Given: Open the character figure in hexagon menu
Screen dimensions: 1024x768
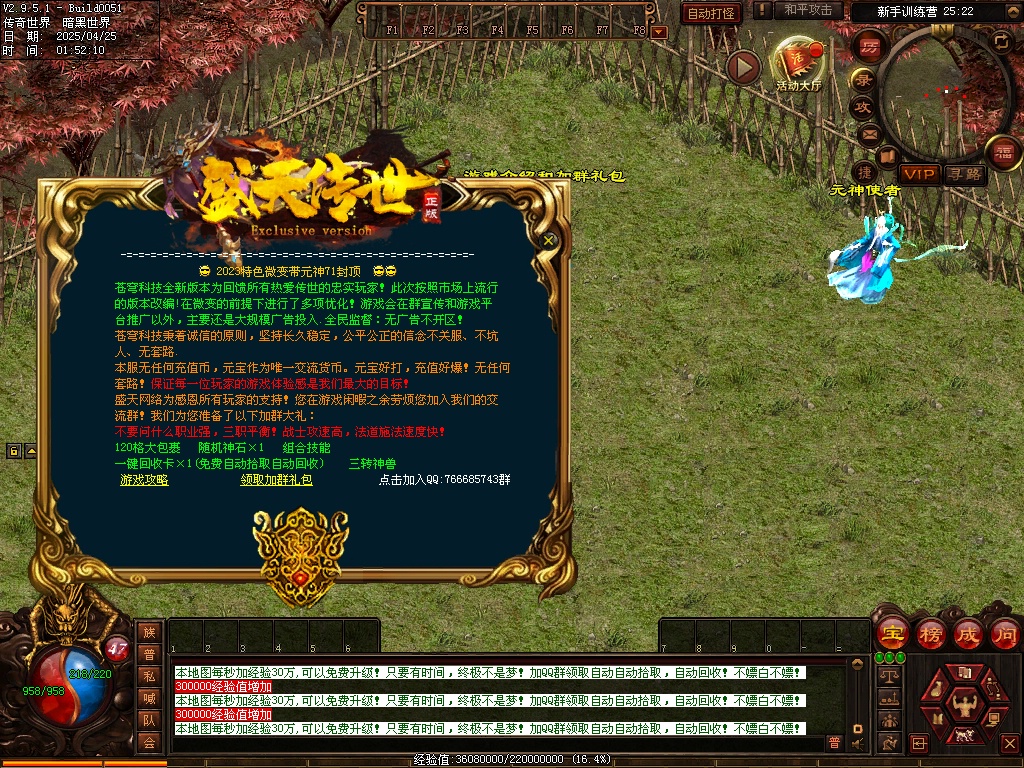Looking at the screenshot, I should click(965, 706).
